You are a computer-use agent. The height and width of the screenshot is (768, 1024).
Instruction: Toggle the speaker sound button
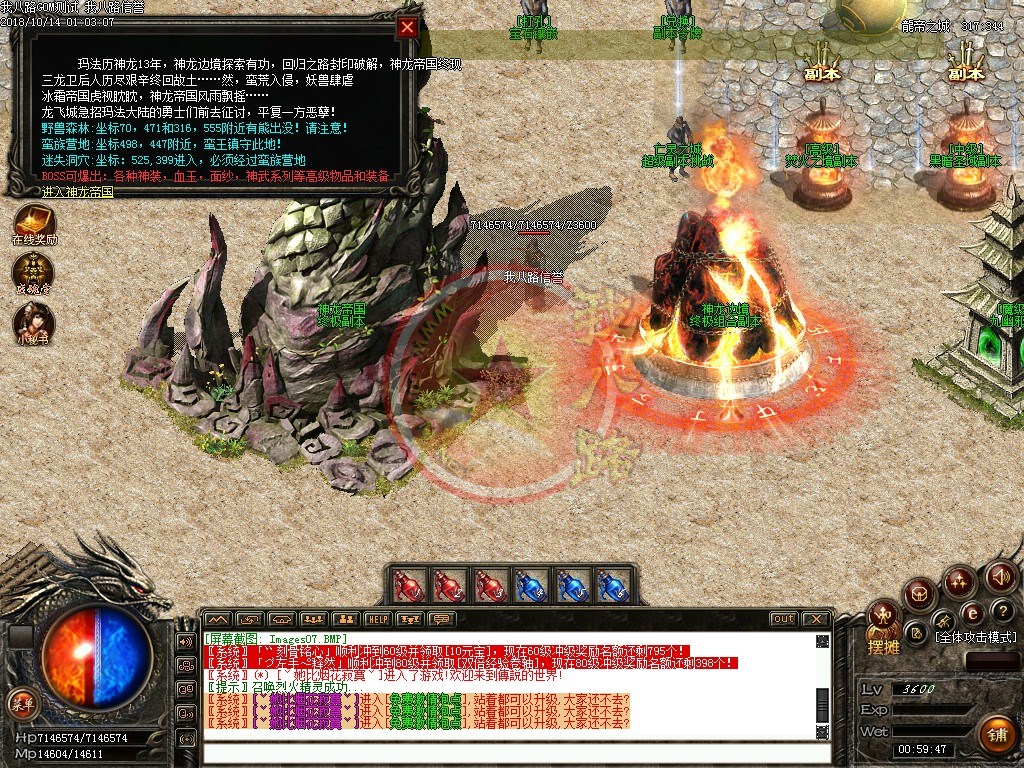click(x=1001, y=576)
